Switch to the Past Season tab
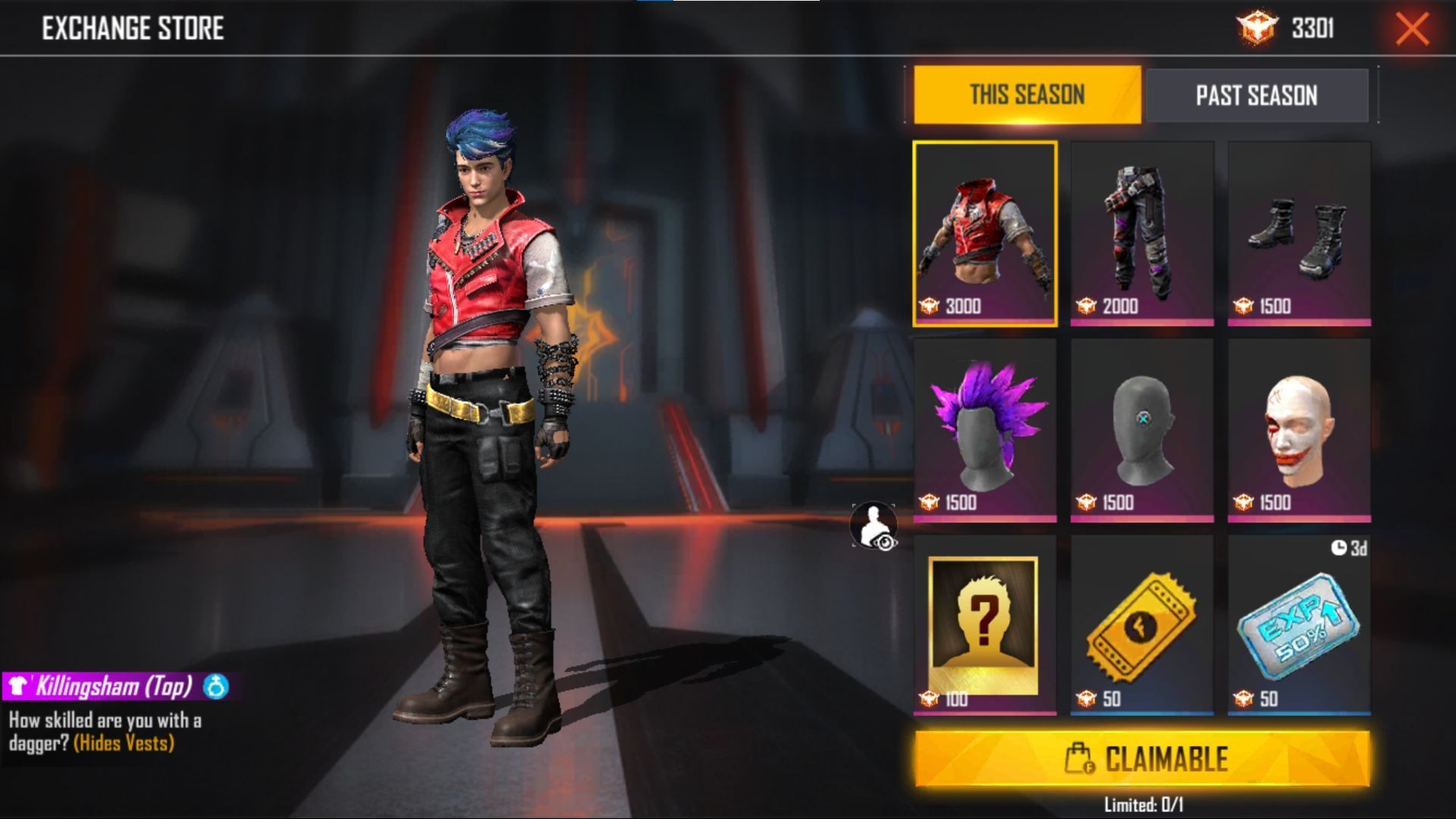Screen dimensions: 1456x819 [x=1257, y=95]
